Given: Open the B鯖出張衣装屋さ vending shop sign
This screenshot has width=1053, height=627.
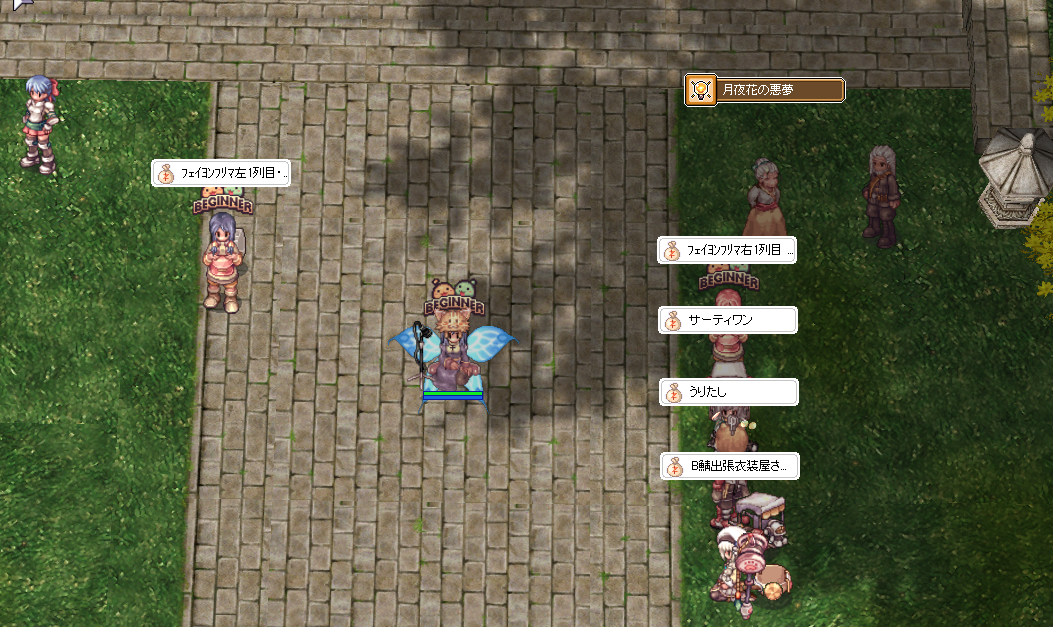Looking at the screenshot, I should [x=729, y=466].
